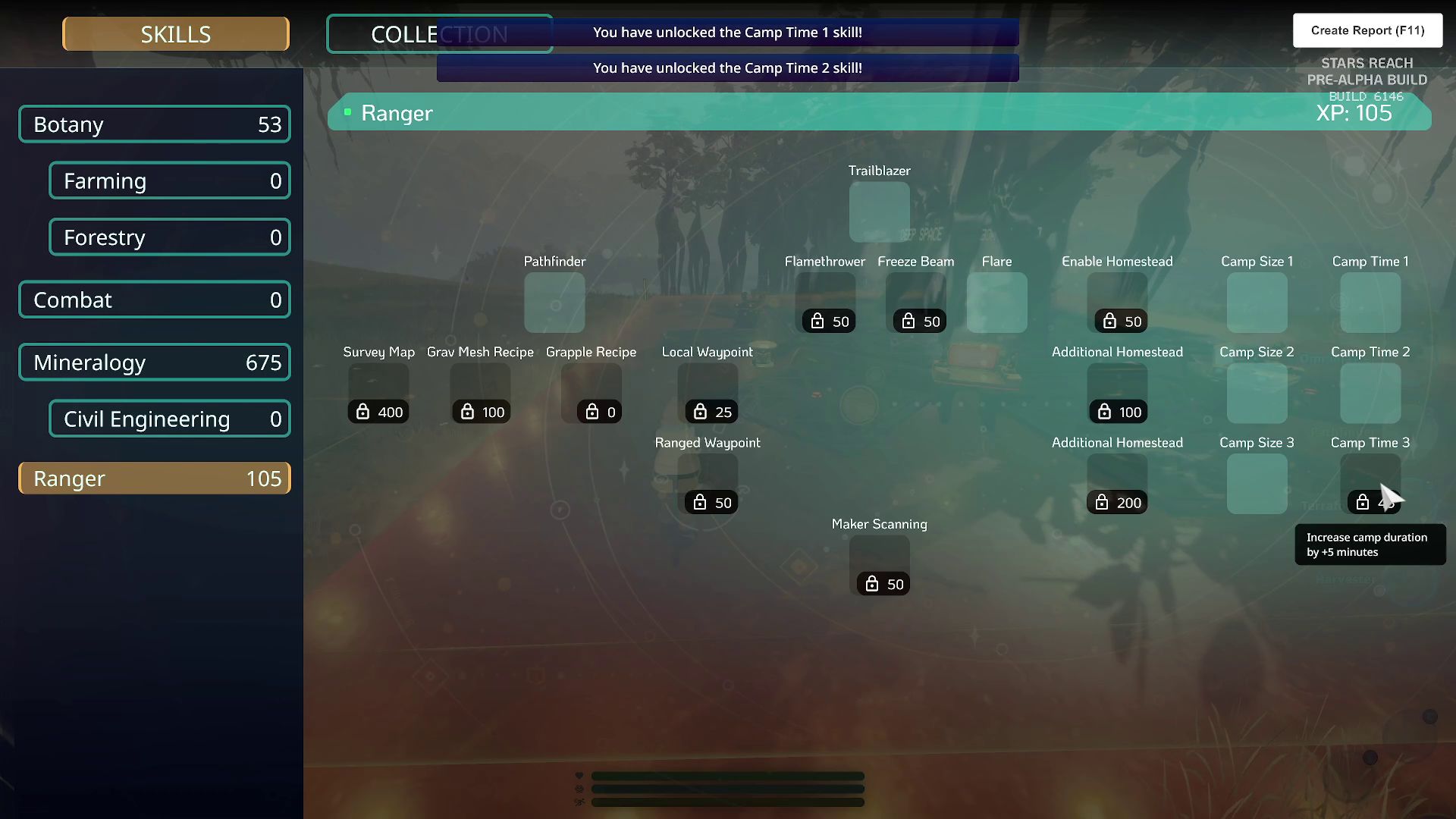Unlock the Camp Time 3 skill
1456x819 pixels.
1370,483
